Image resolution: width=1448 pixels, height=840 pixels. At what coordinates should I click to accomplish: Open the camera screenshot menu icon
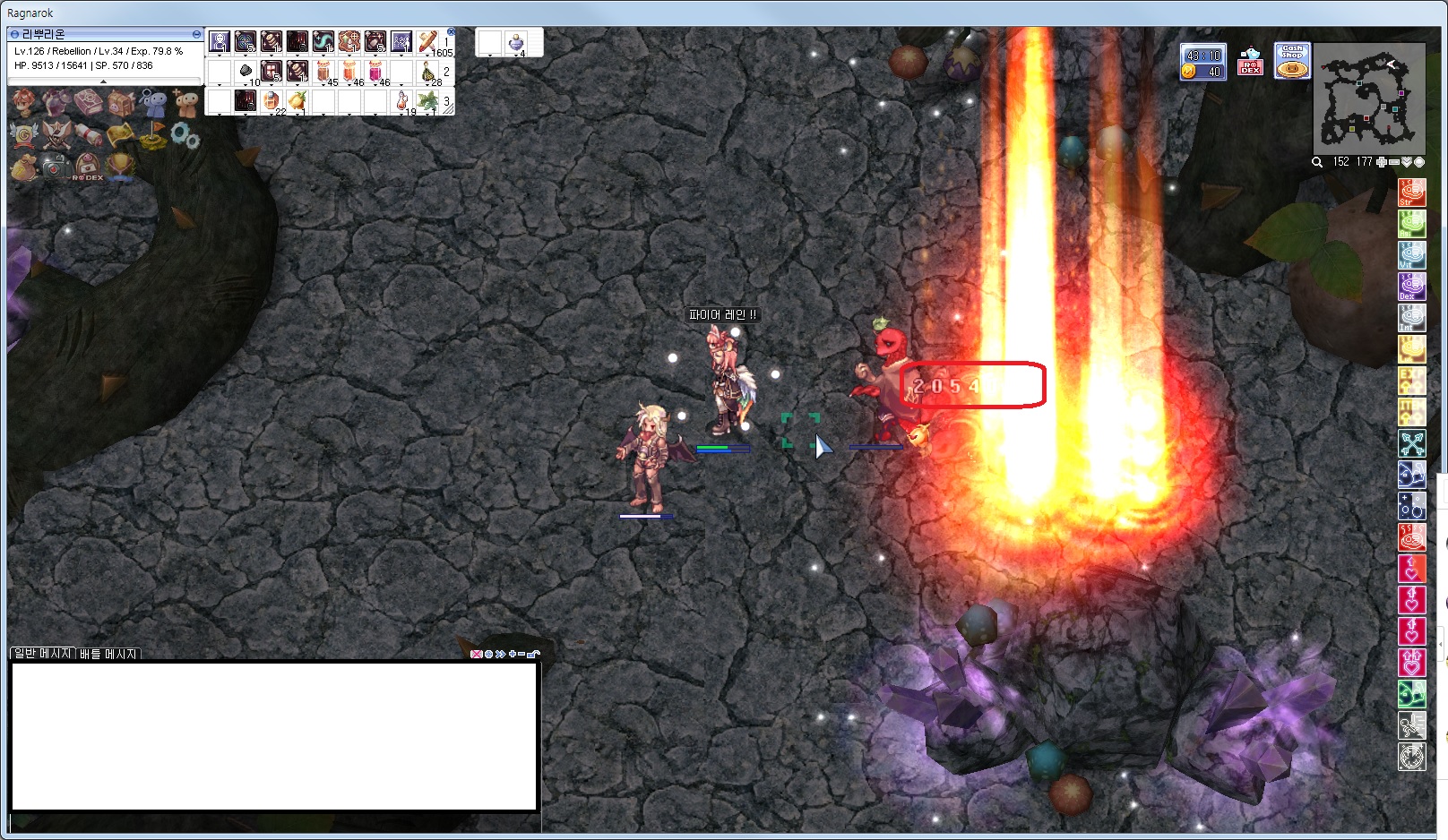[55, 167]
